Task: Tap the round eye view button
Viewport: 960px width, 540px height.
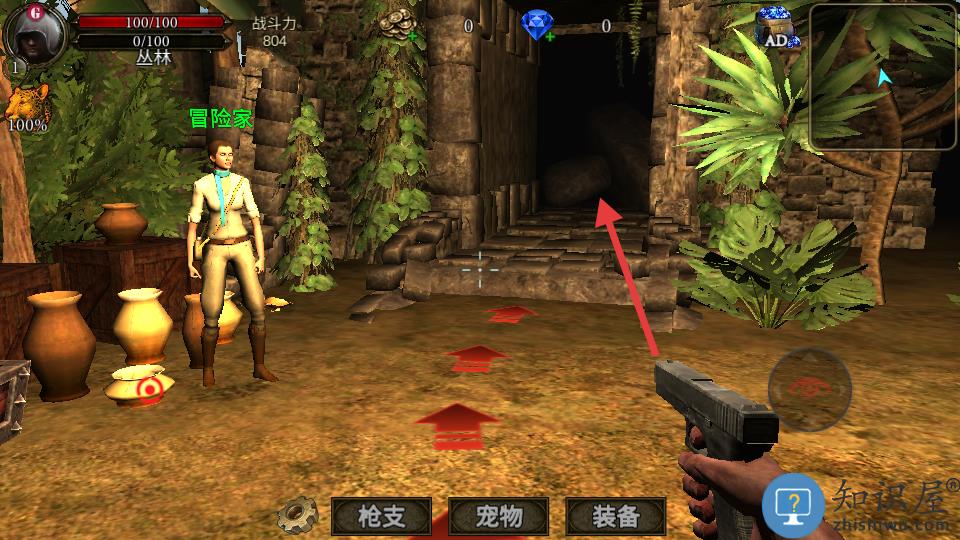Action: 809,389
